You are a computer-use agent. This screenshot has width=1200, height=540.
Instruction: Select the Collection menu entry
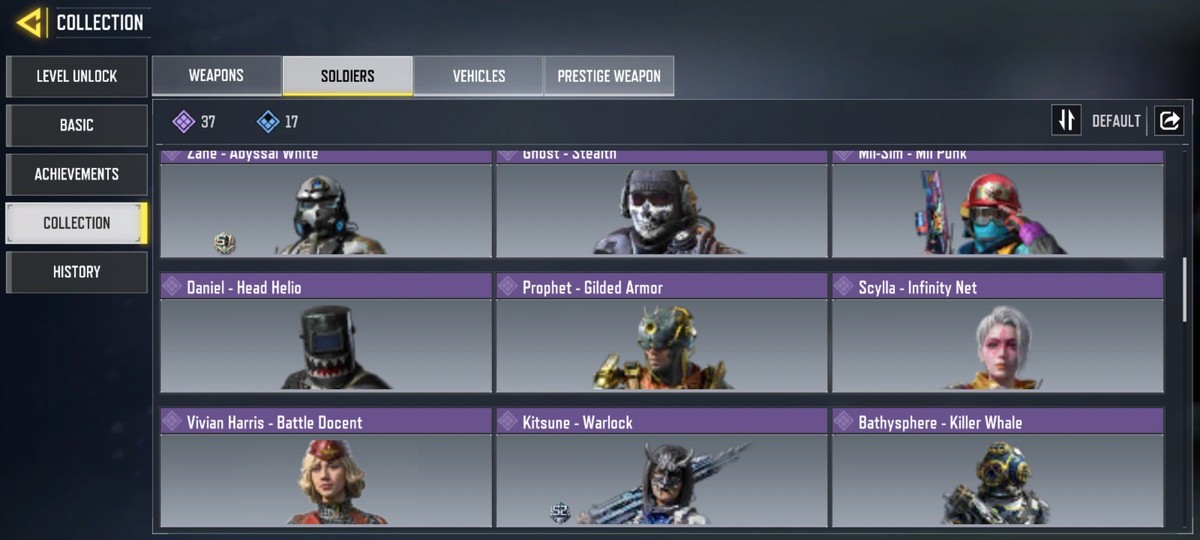pyautogui.click(x=77, y=223)
